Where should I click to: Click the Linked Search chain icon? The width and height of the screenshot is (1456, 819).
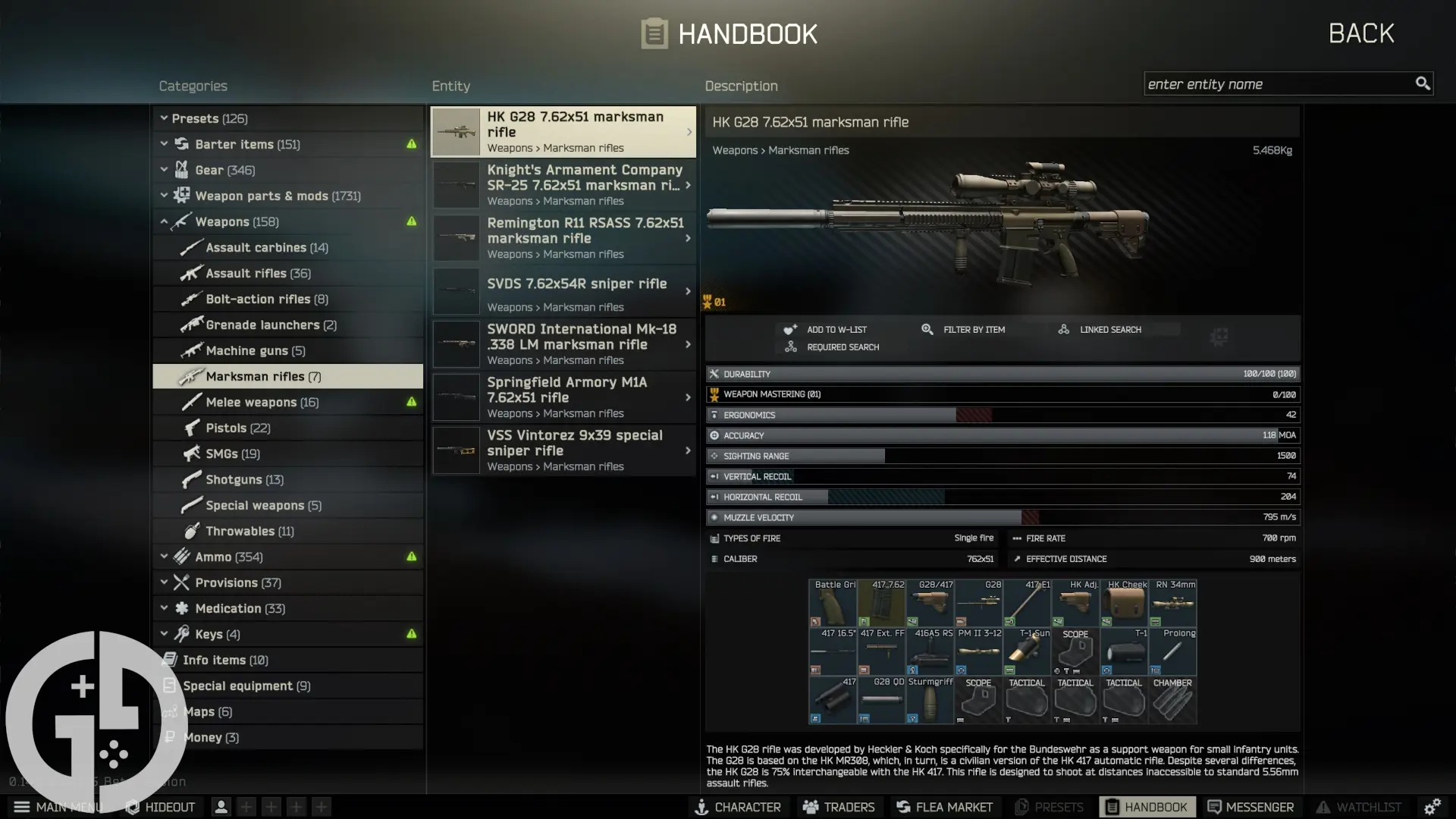click(1062, 329)
